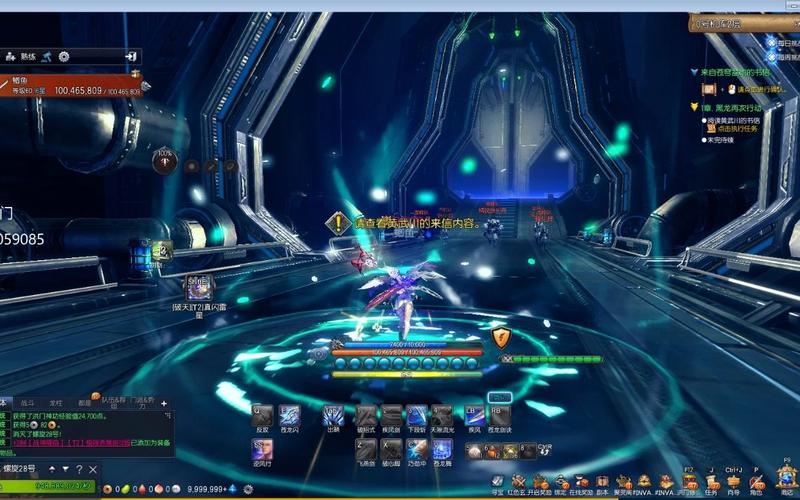Open the 角色 character menu
The height and width of the screenshot is (500, 800).
click(x=756, y=482)
